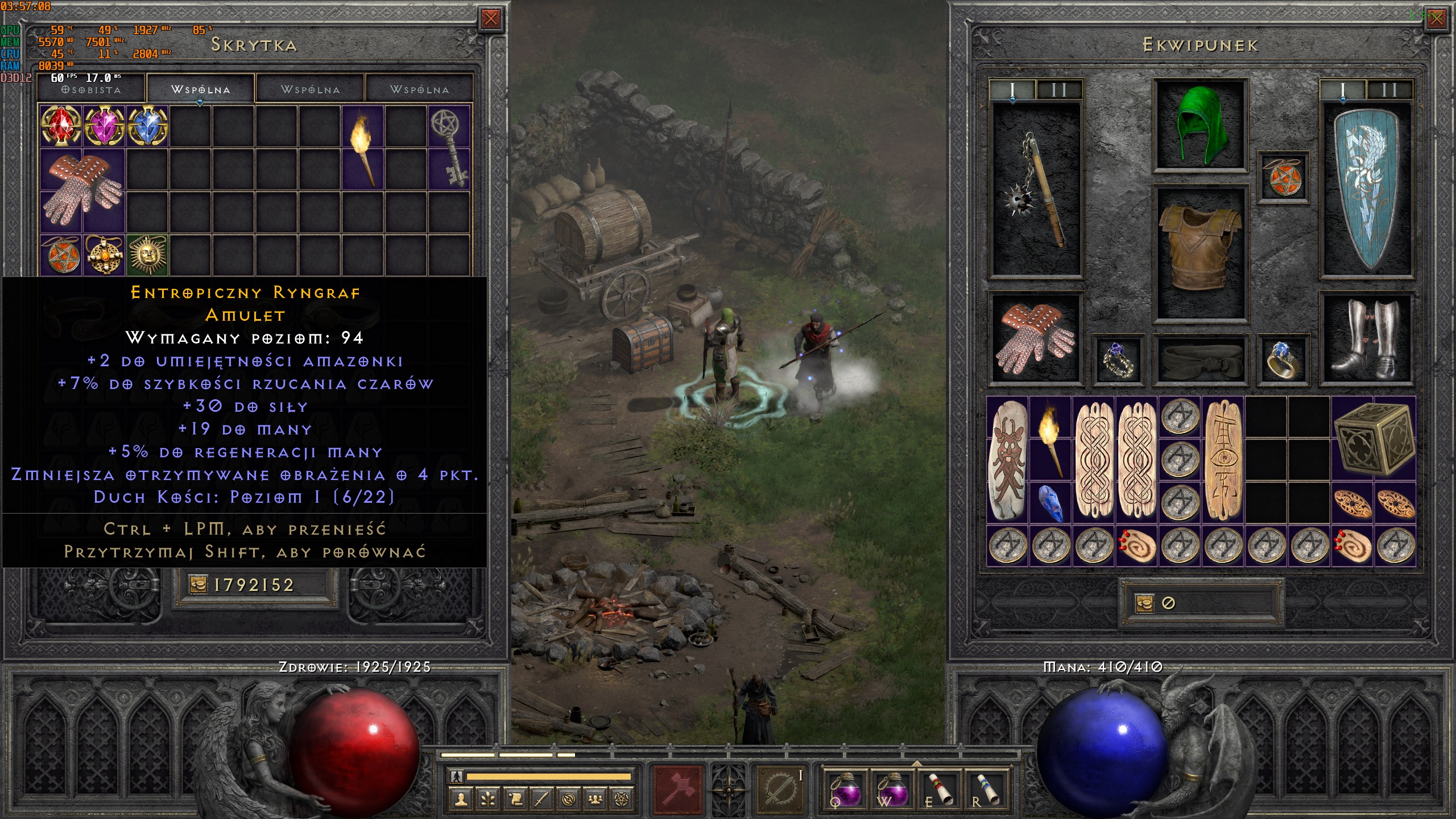Select the red gem in the stash
Screen dimensions: 1456x819
(61, 126)
